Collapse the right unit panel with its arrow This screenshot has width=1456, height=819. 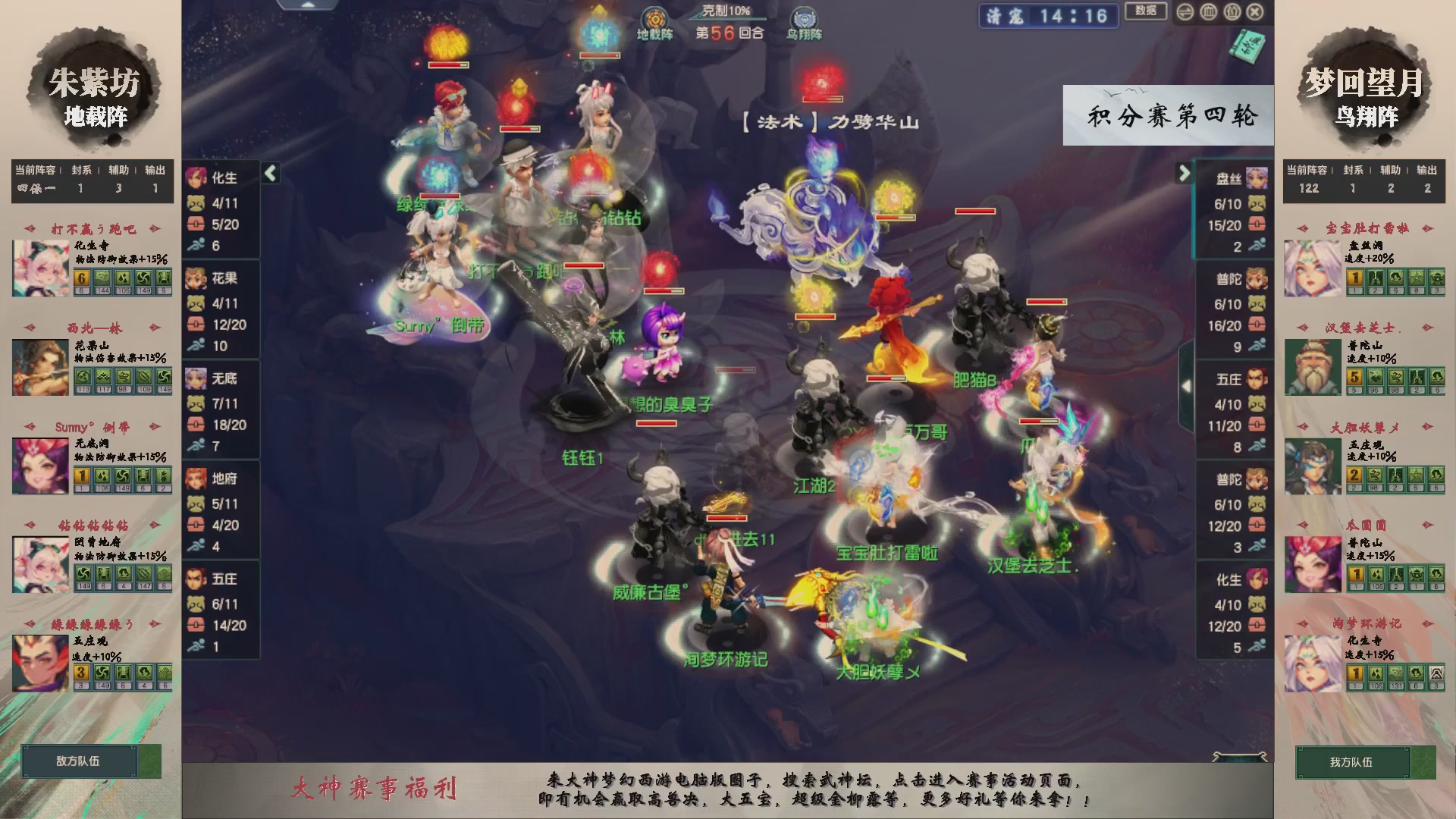tap(1184, 174)
